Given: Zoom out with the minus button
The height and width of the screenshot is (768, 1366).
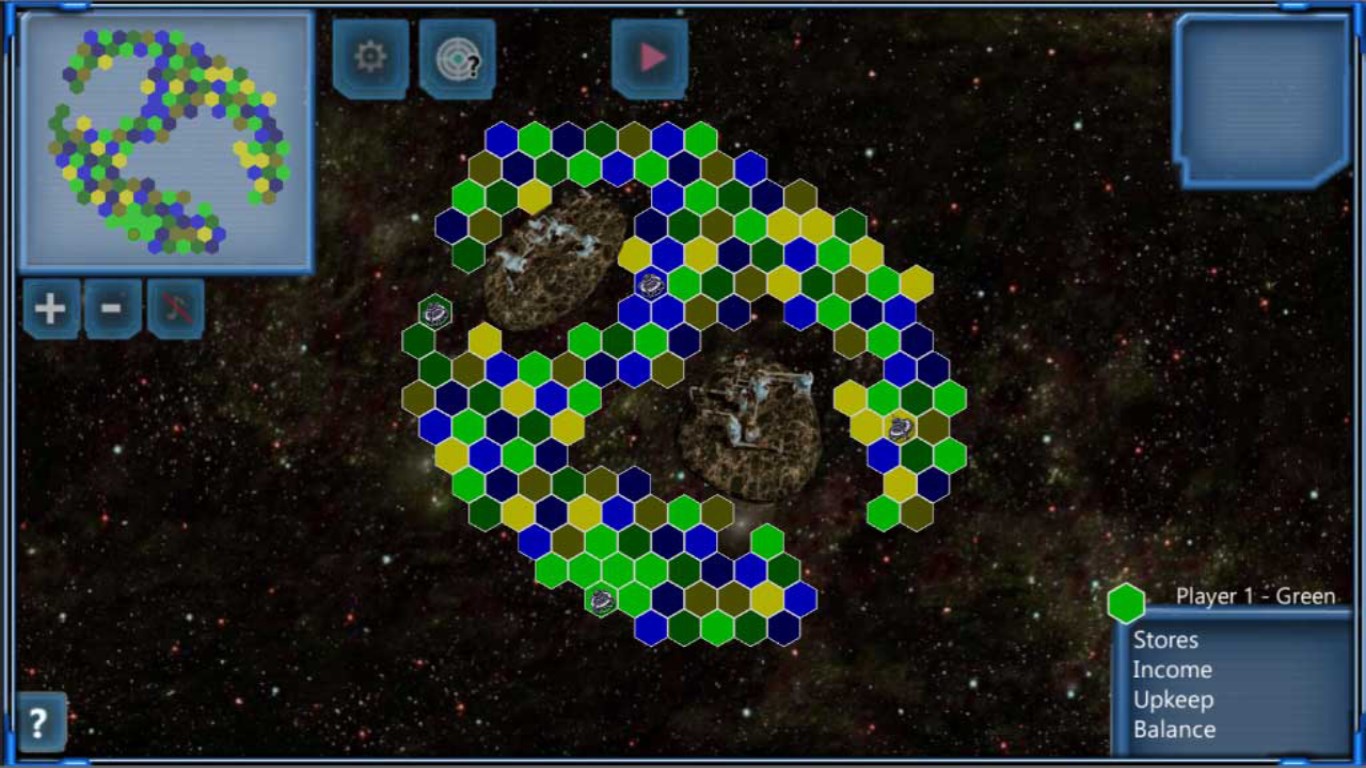Looking at the screenshot, I should click(x=113, y=308).
